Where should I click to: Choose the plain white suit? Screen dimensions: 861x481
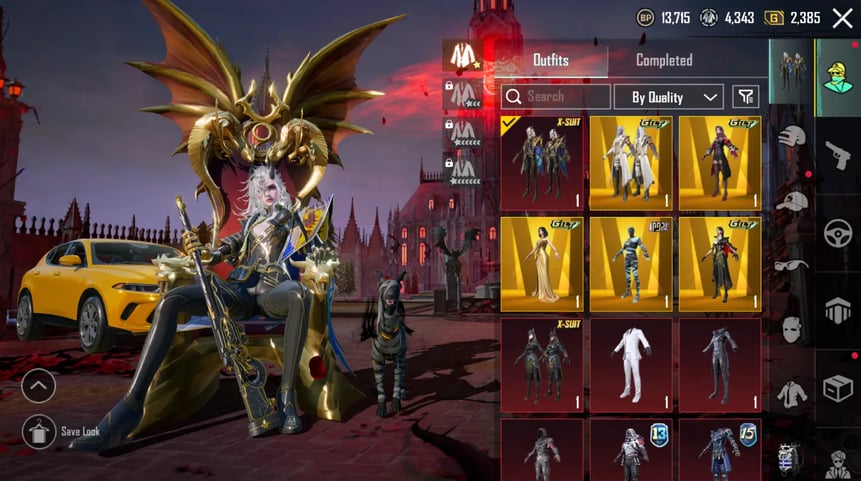tap(630, 365)
